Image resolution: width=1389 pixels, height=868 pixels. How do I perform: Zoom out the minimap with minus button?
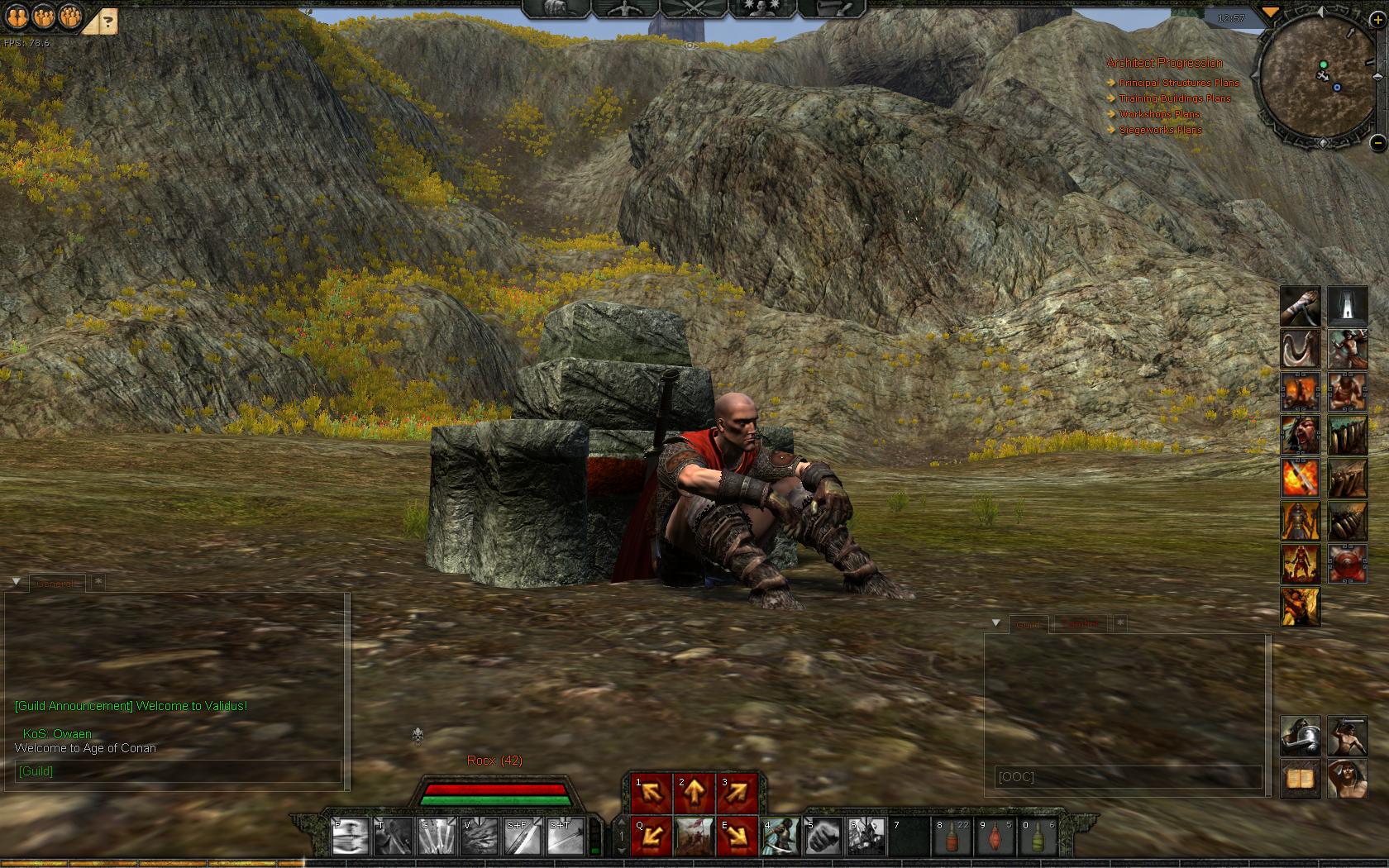point(1377,142)
